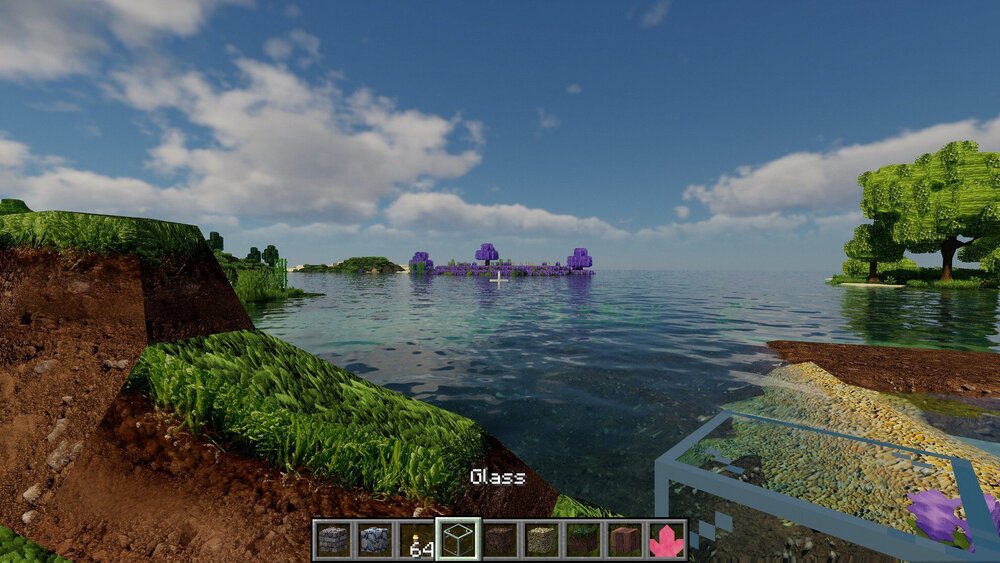The width and height of the screenshot is (1000, 563).
Task: Select the stone bricks hotbar slot
Action: [333, 540]
